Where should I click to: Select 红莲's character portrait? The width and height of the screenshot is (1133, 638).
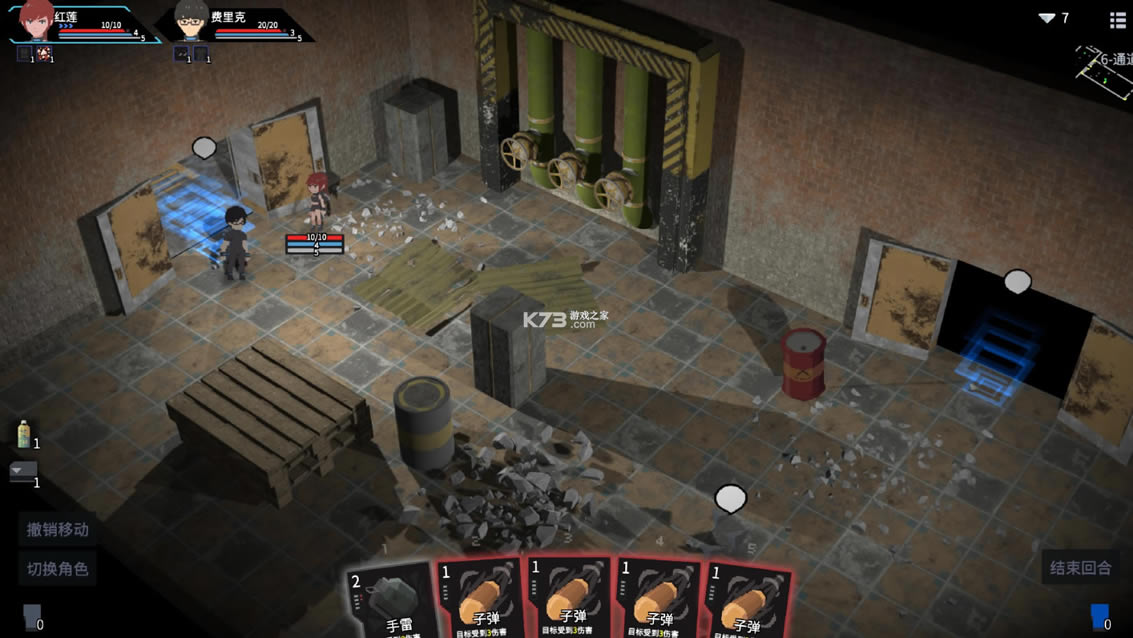click(36, 20)
